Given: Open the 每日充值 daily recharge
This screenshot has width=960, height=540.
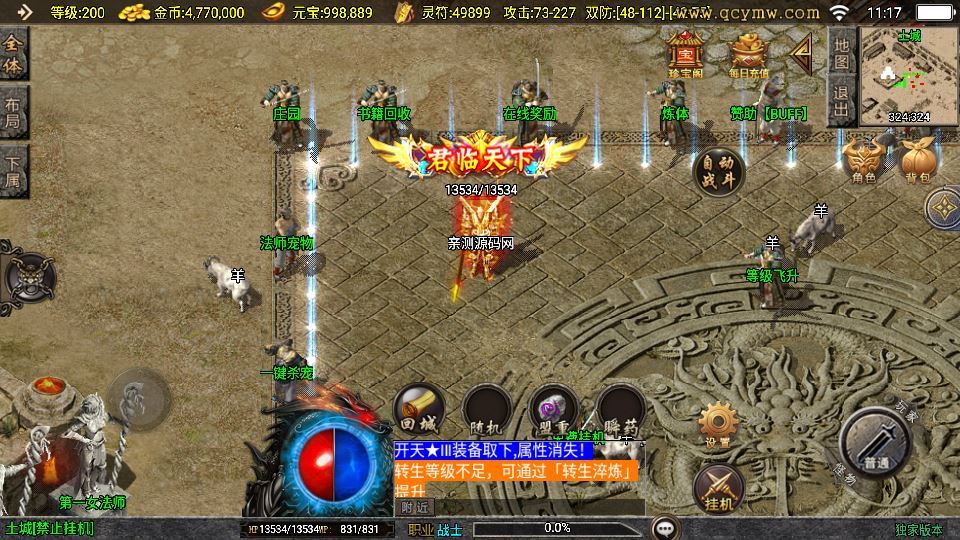Looking at the screenshot, I should (x=749, y=54).
